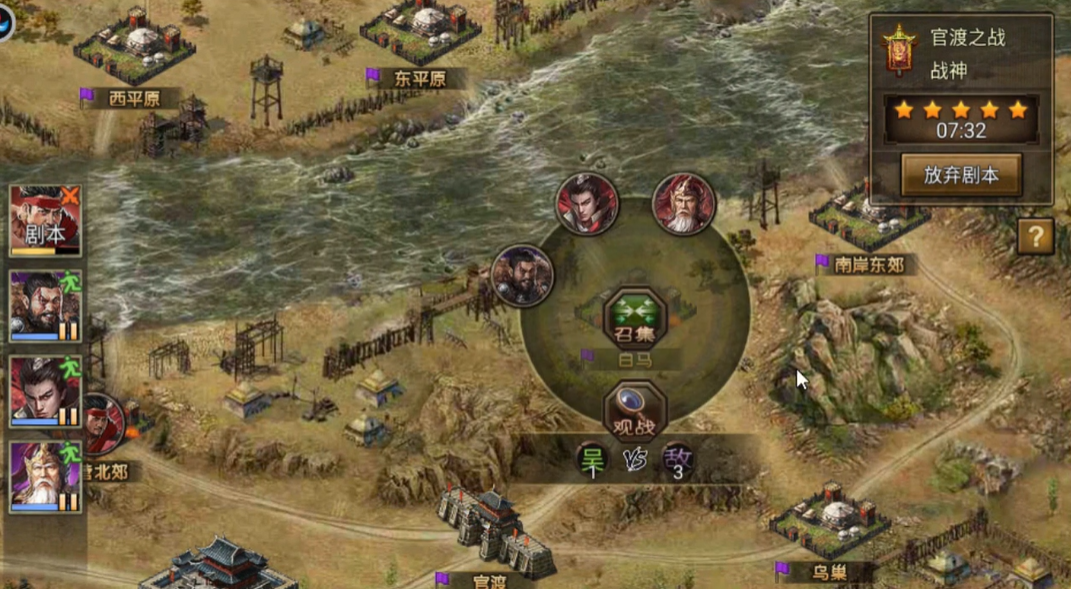
Task: Open the question mark help button
Action: pyautogui.click(x=1035, y=237)
